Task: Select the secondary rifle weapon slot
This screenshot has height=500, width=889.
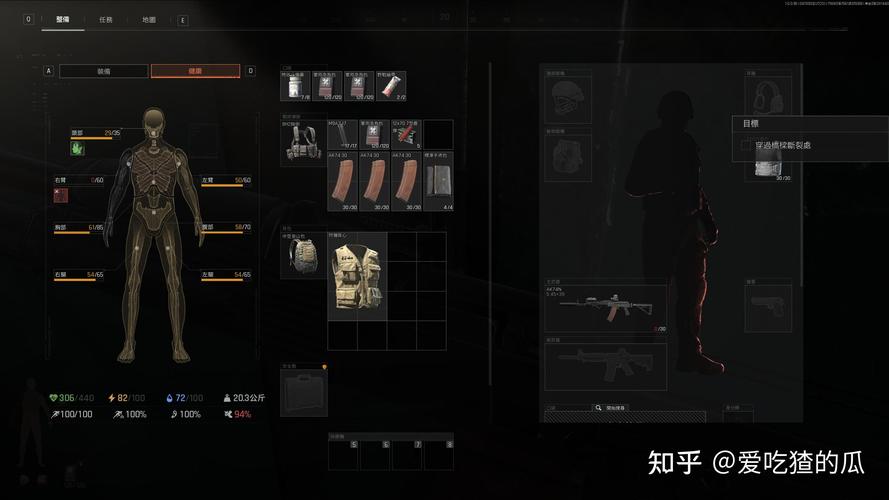Action: coord(606,367)
